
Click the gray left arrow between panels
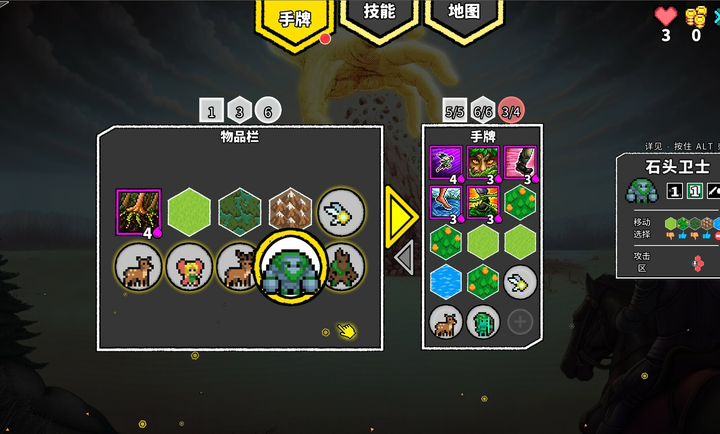[403, 257]
